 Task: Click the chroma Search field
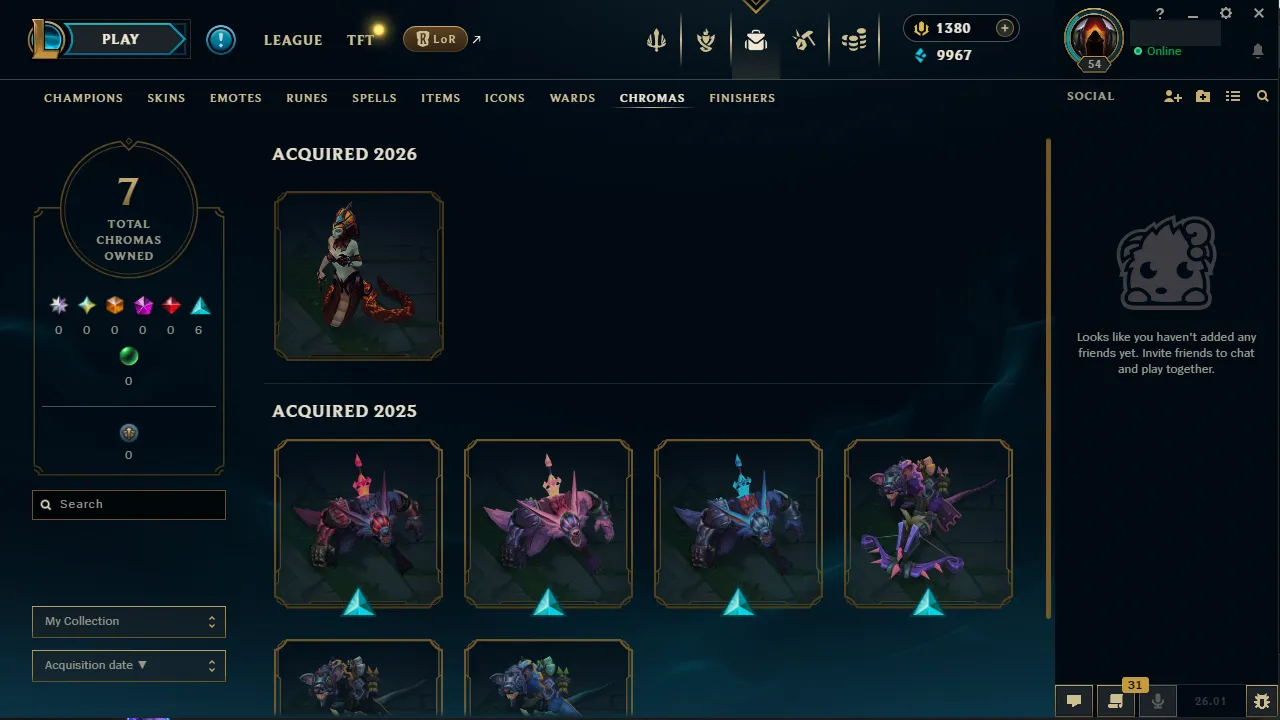tap(128, 504)
